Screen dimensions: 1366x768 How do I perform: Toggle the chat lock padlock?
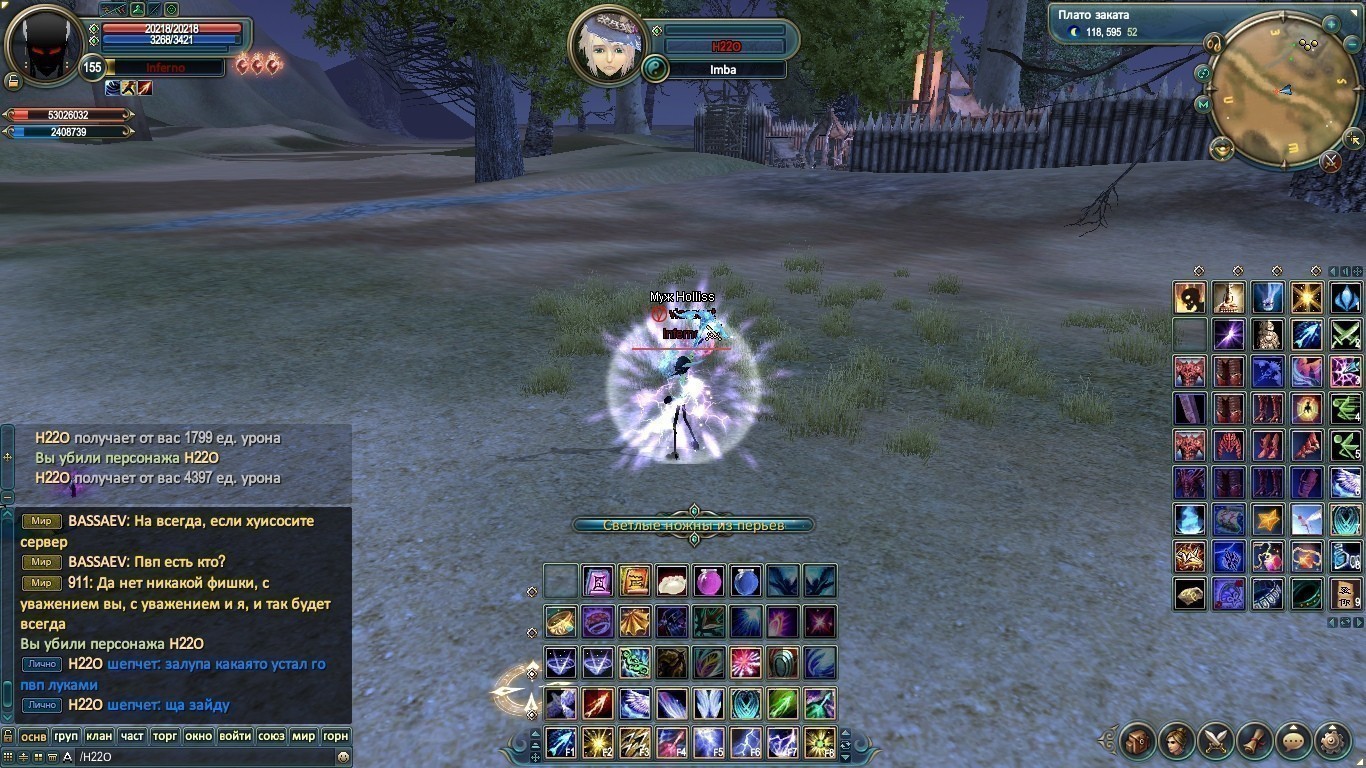(x=8, y=736)
